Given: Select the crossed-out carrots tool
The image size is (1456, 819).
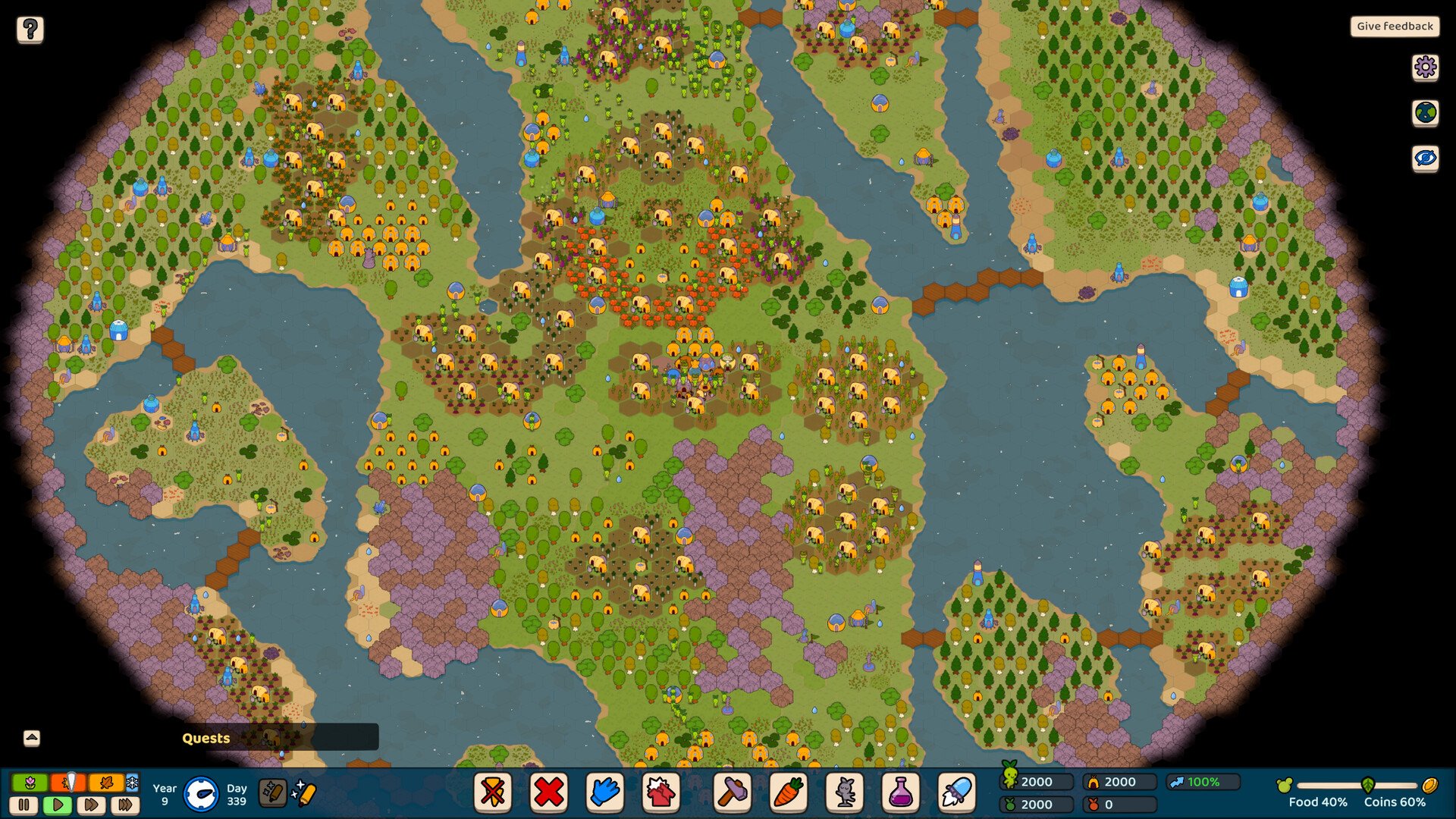Looking at the screenshot, I should click(x=493, y=792).
